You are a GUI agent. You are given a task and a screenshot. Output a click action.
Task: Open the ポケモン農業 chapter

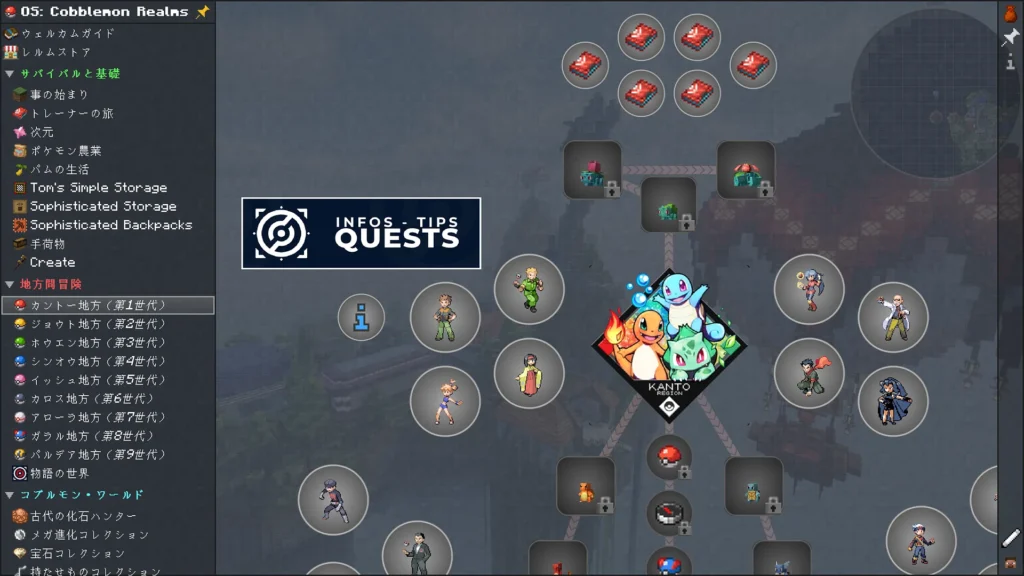65,150
